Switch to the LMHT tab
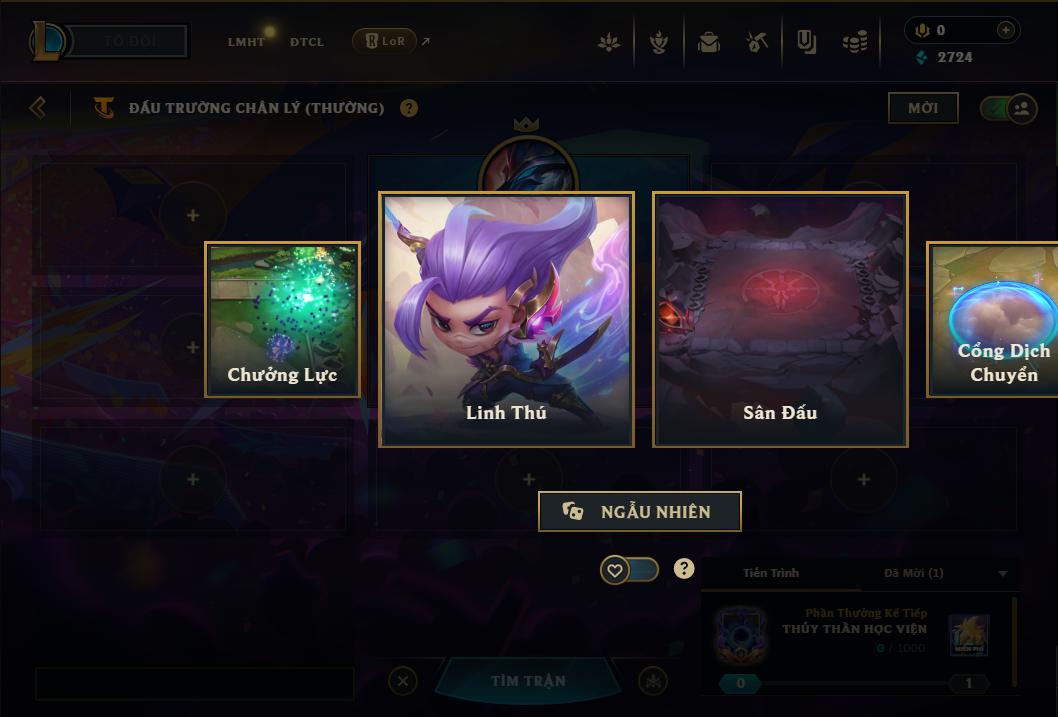 pos(246,42)
